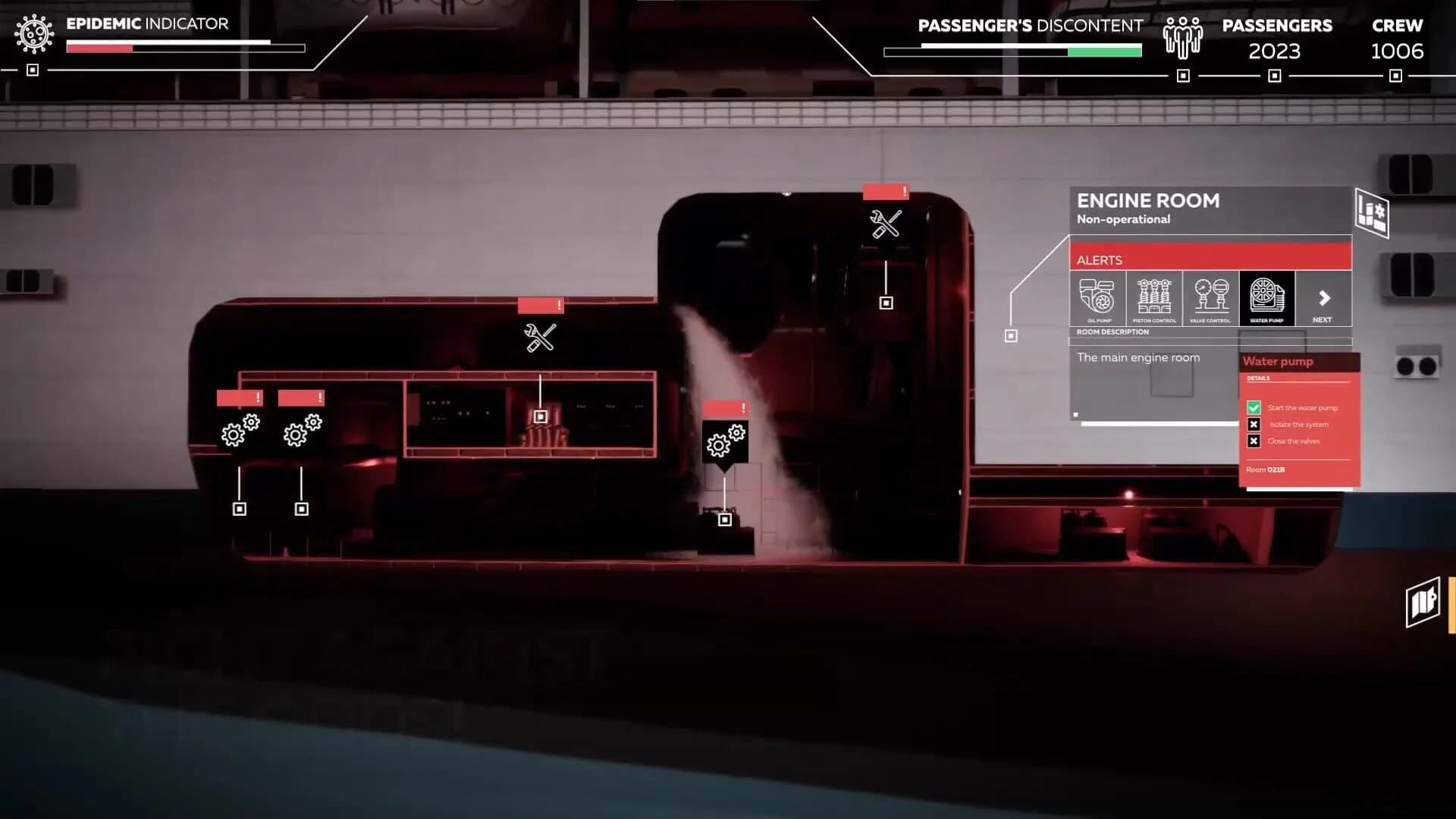The image size is (1456, 819).
Task: Select the Oil Pump alert icon
Action: [1098, 299]
